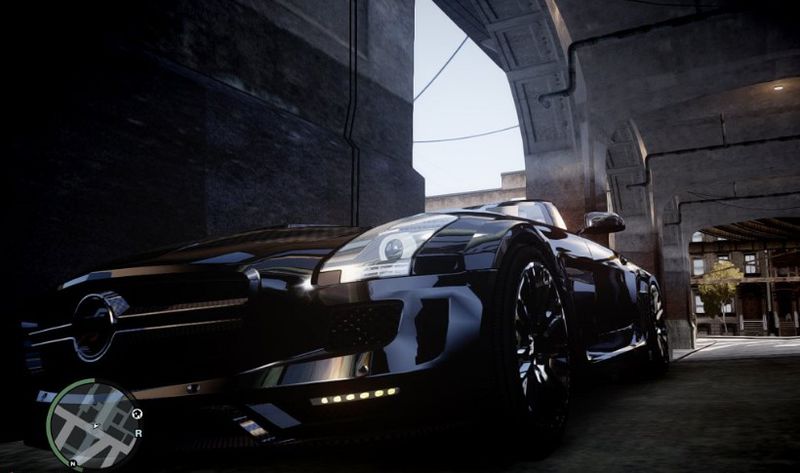Select the R blip on the radar
This screenshot has height=473, width=800.
(138, 433)
